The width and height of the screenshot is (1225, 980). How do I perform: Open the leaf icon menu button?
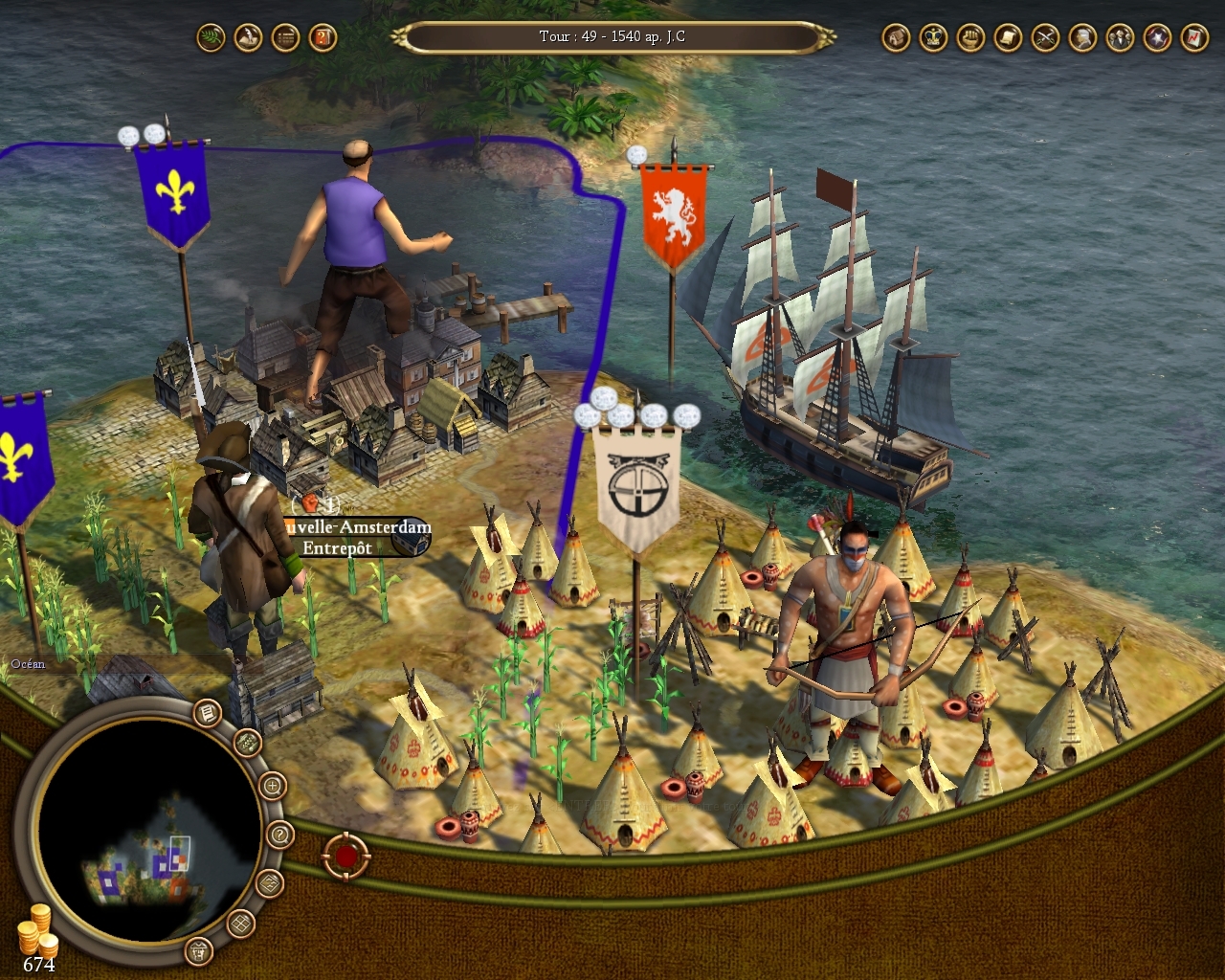coord(211,38)
